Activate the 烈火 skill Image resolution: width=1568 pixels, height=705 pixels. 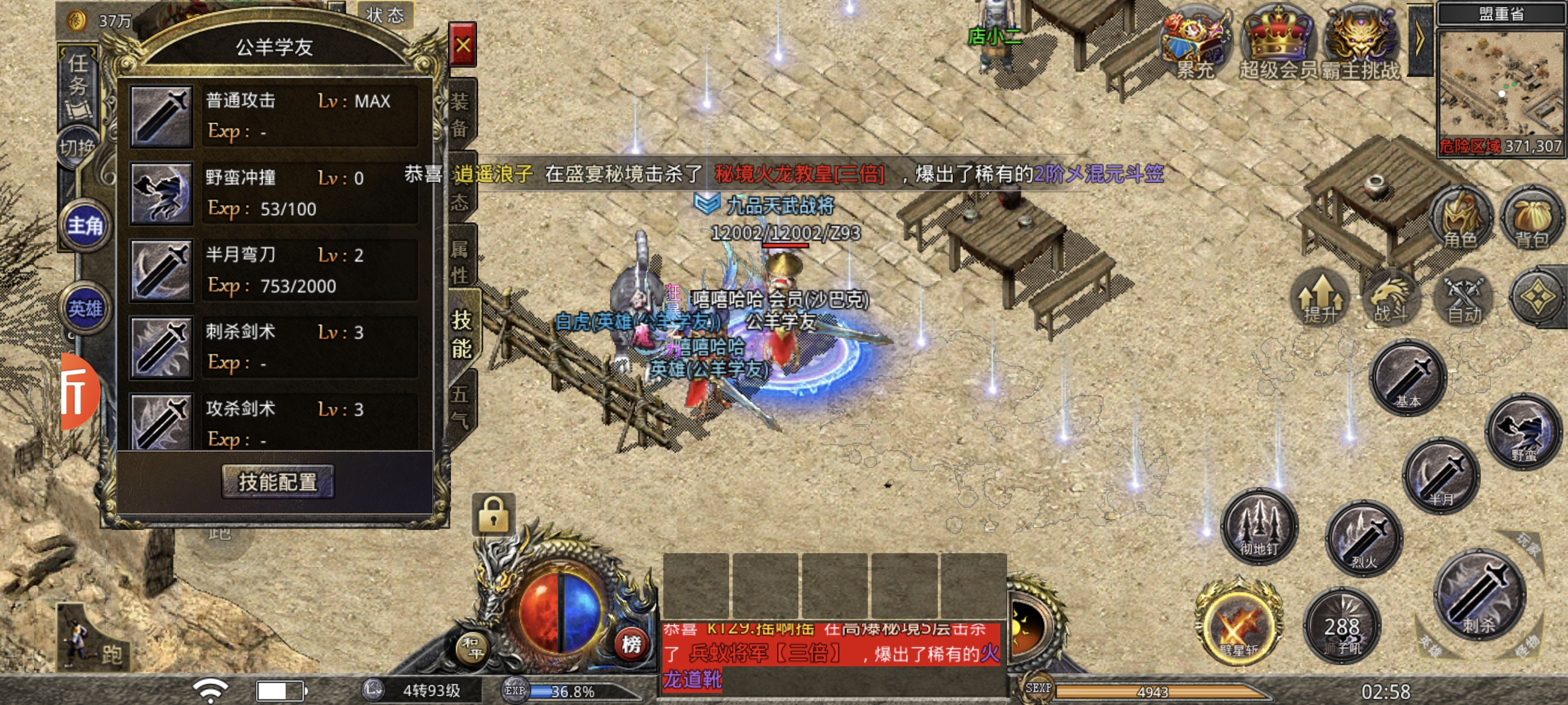coord(1364,539)
